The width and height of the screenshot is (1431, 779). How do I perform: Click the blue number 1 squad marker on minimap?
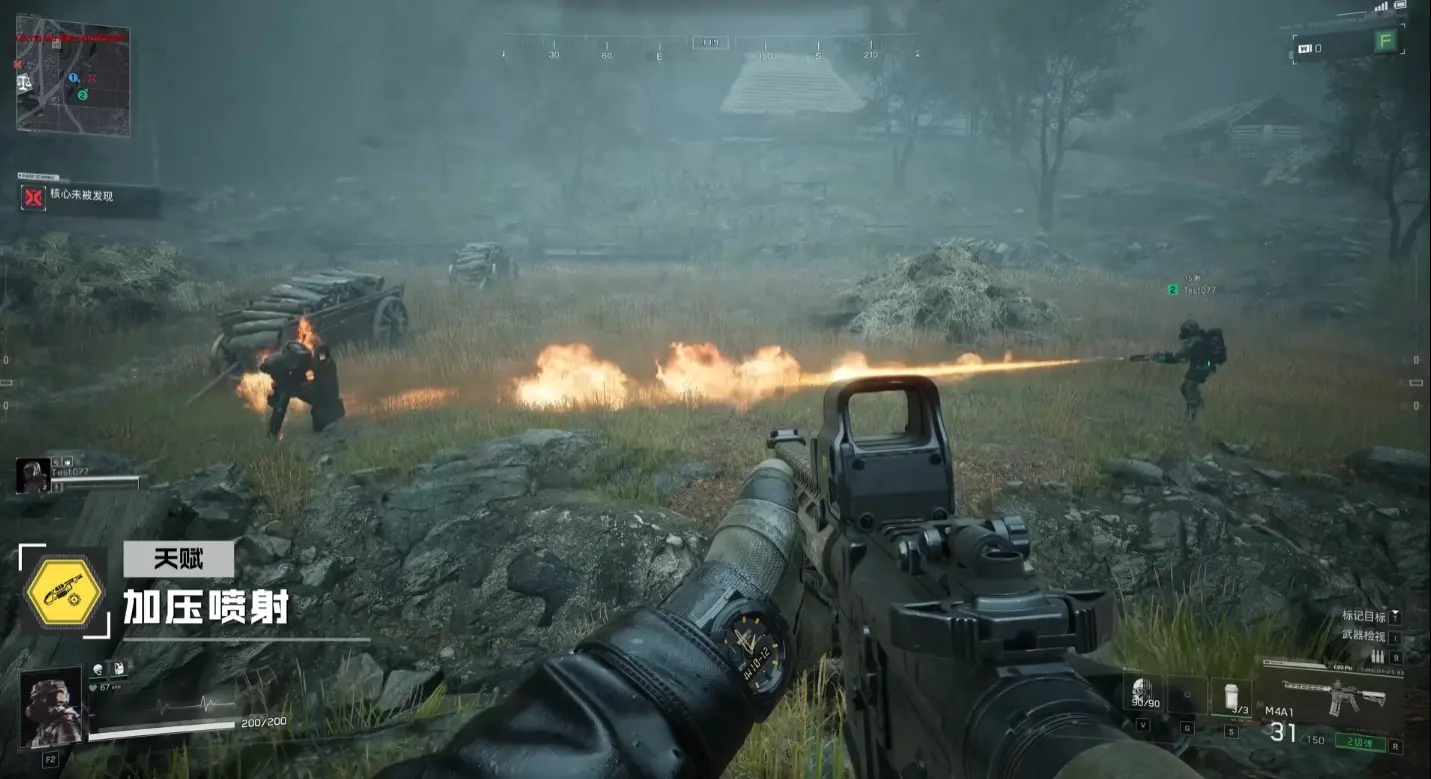[x=73, y=78]
